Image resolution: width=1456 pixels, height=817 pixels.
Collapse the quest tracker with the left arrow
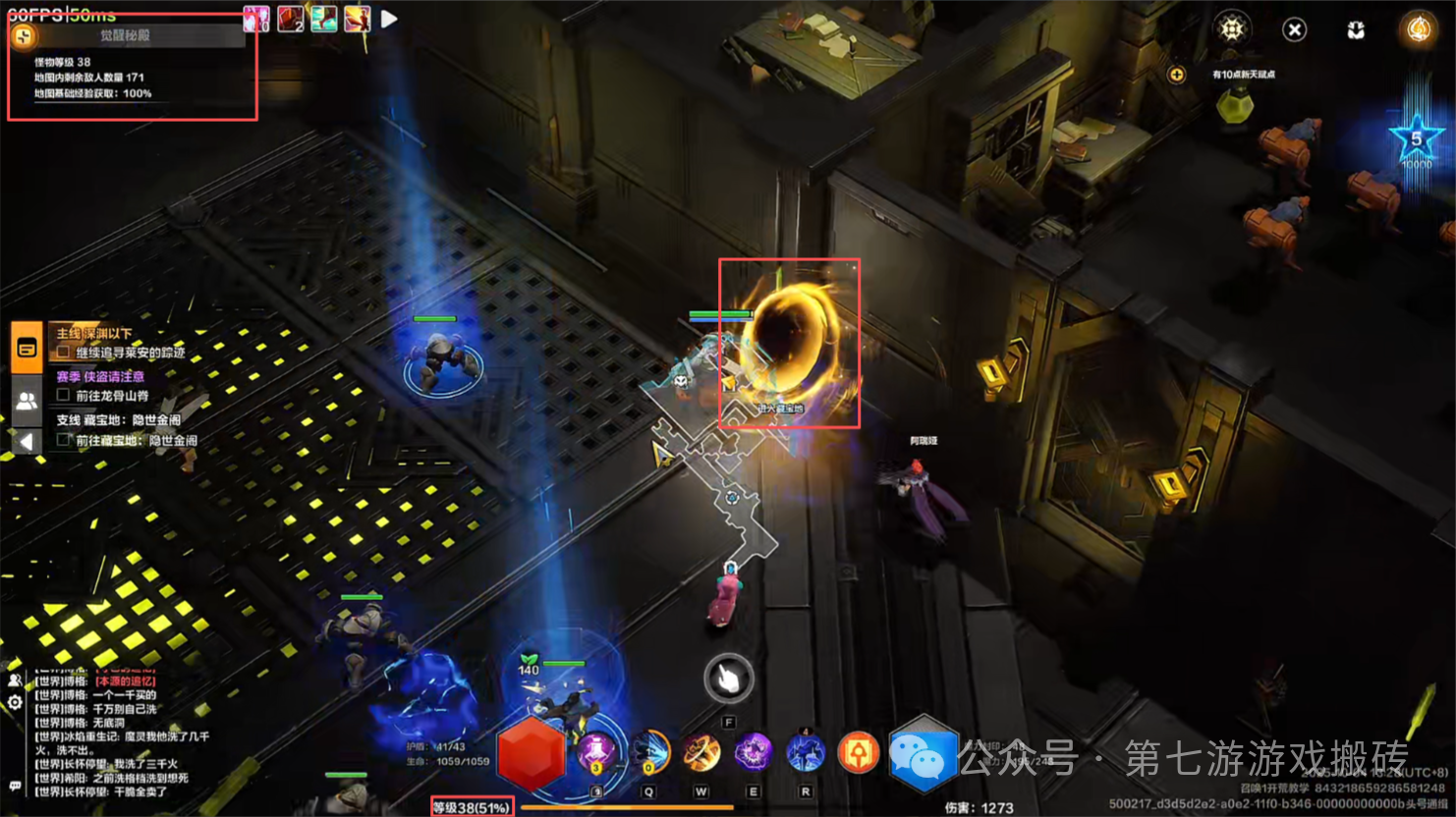point(27,442)
